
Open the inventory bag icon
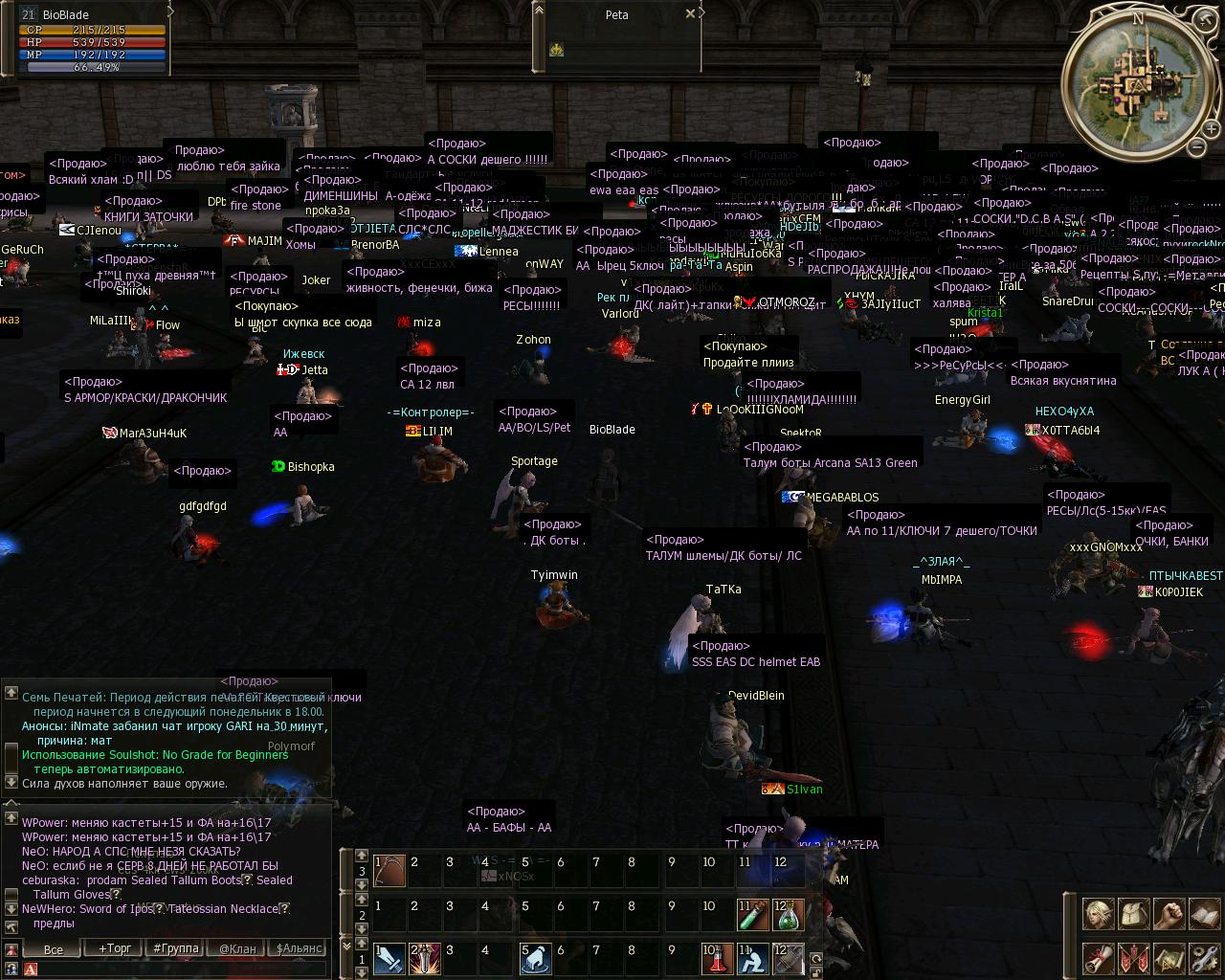pos(1133,914)
